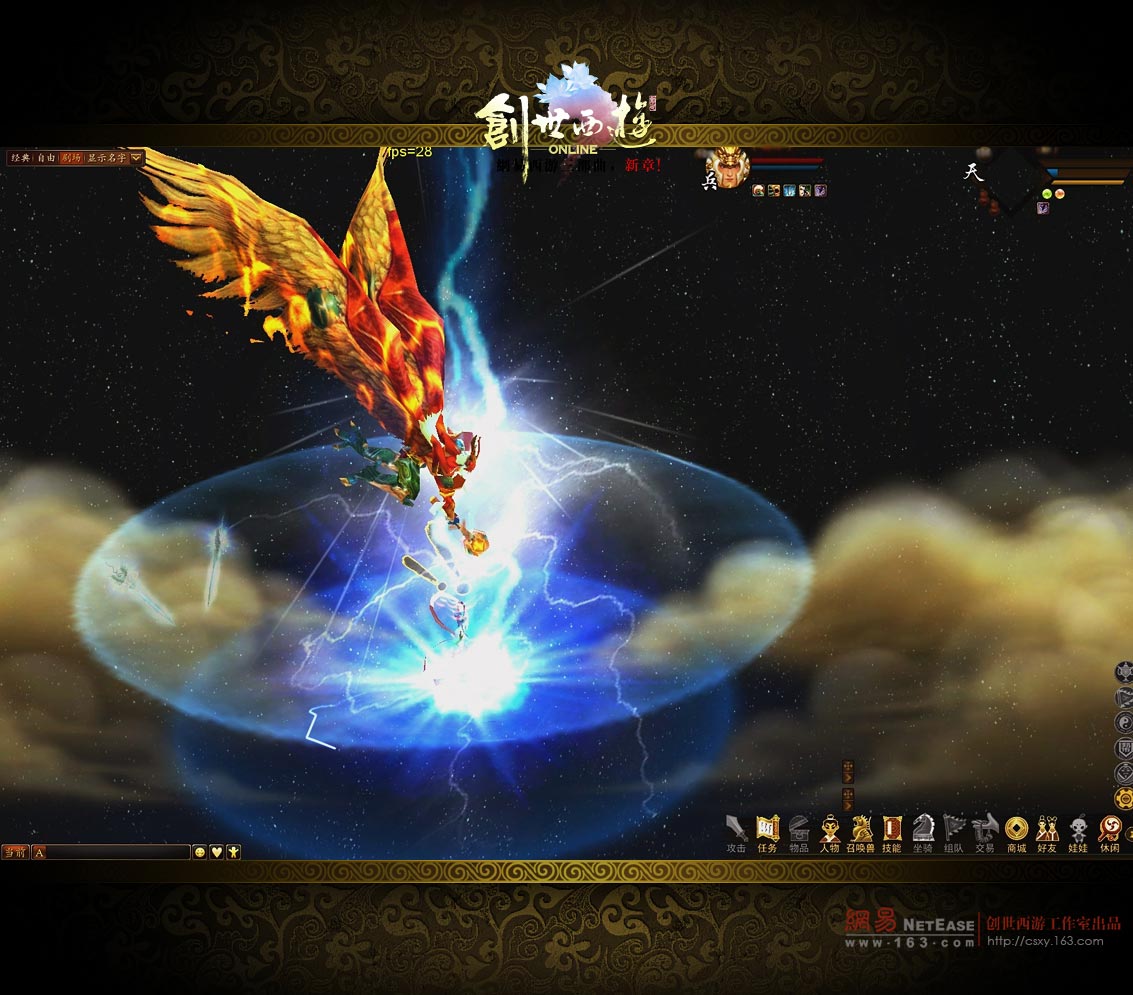Click the 当前 chat channel selector
Screen dimensions: 1133x995
(15, 852)
